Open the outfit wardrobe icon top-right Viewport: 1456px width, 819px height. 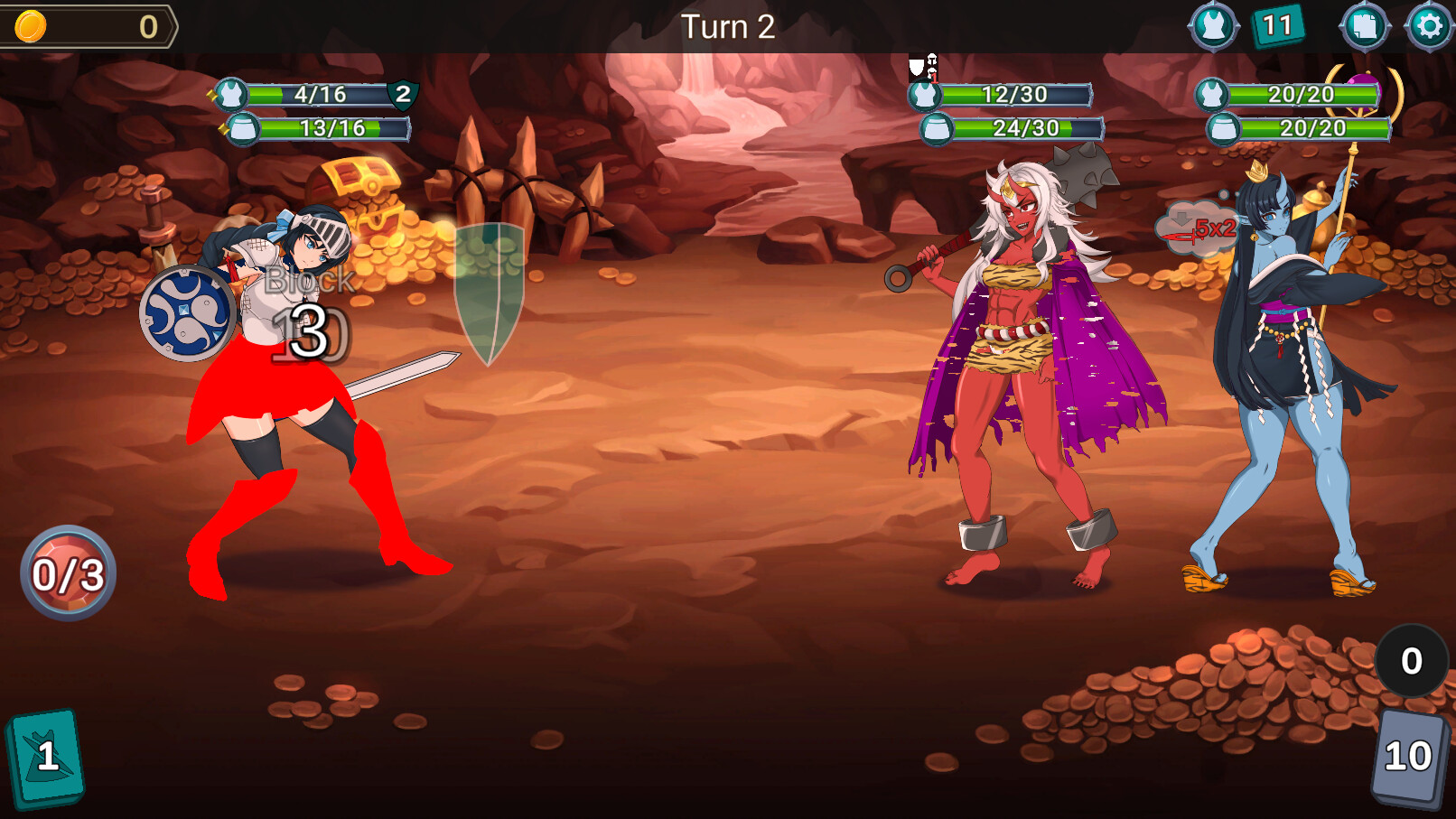point(1214,24)
